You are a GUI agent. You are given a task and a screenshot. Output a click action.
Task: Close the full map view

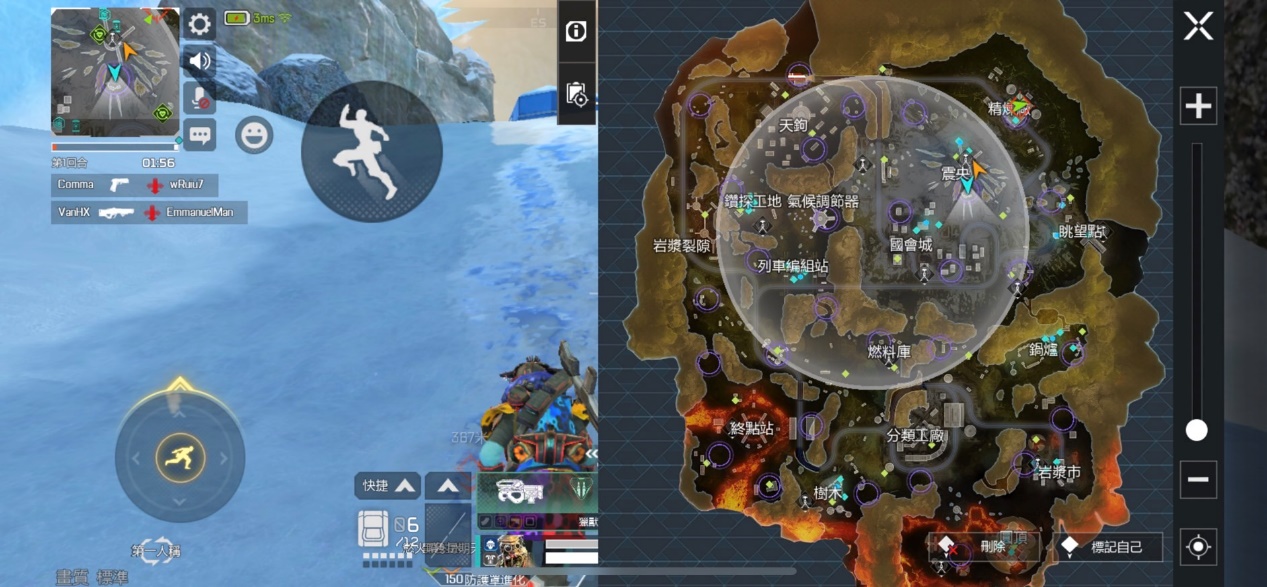click(x=1198, y=27)
